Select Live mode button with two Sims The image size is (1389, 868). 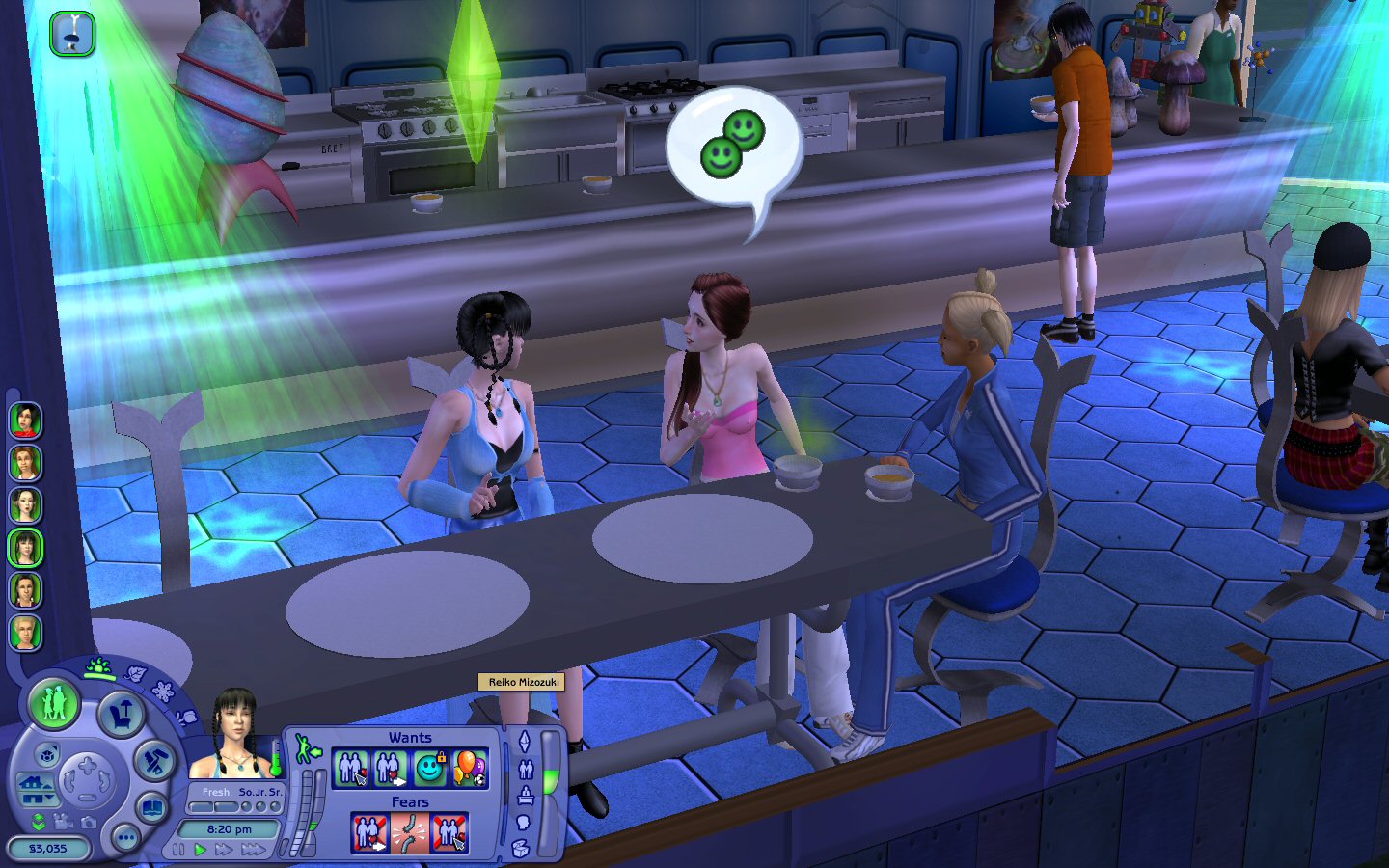[x=54, y=701]
